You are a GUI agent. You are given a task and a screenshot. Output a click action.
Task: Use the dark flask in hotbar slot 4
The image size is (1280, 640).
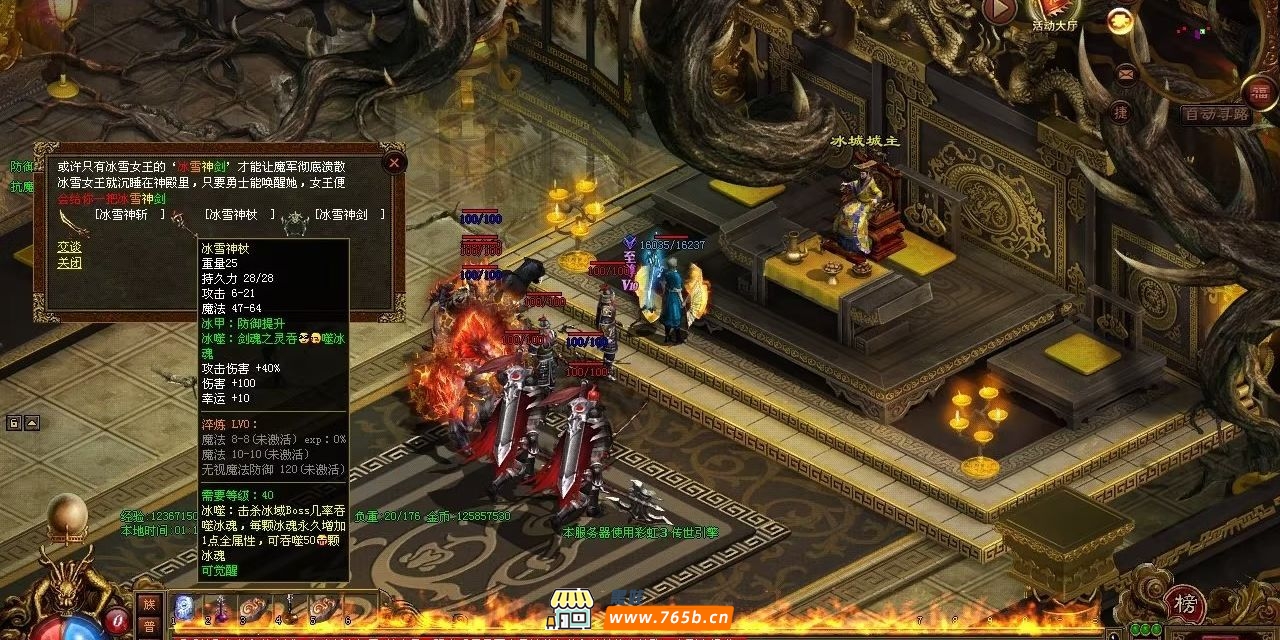[x=289, y=607]
